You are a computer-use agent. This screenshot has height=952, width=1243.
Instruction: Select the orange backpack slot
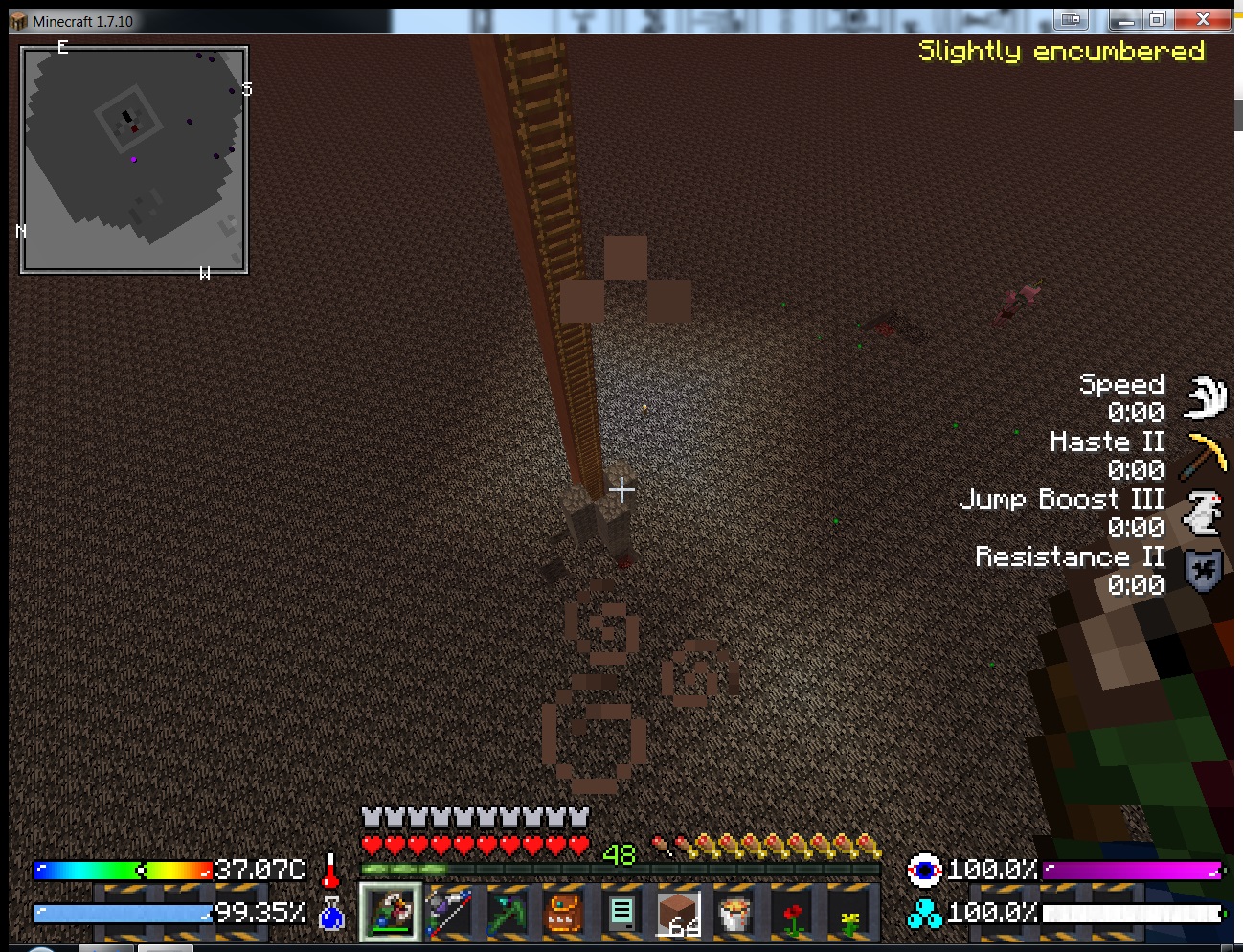tap(563, 913)
